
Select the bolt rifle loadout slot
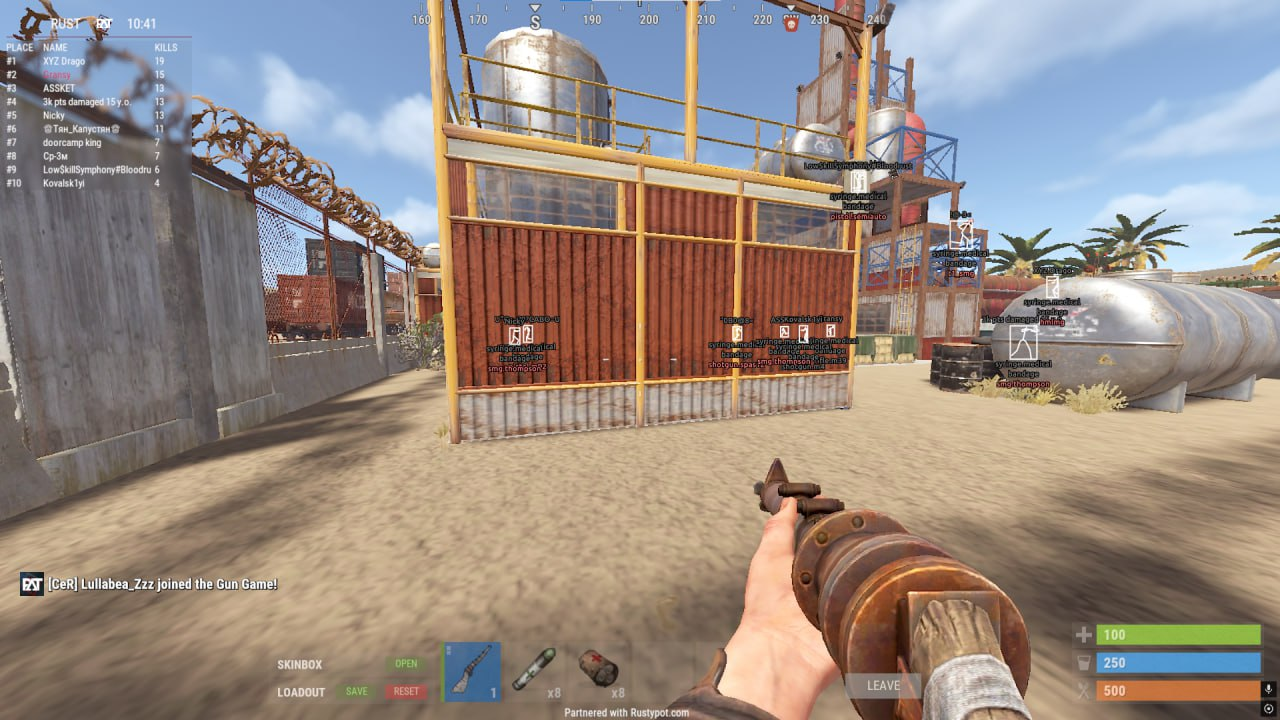click(x=472, y=672)
